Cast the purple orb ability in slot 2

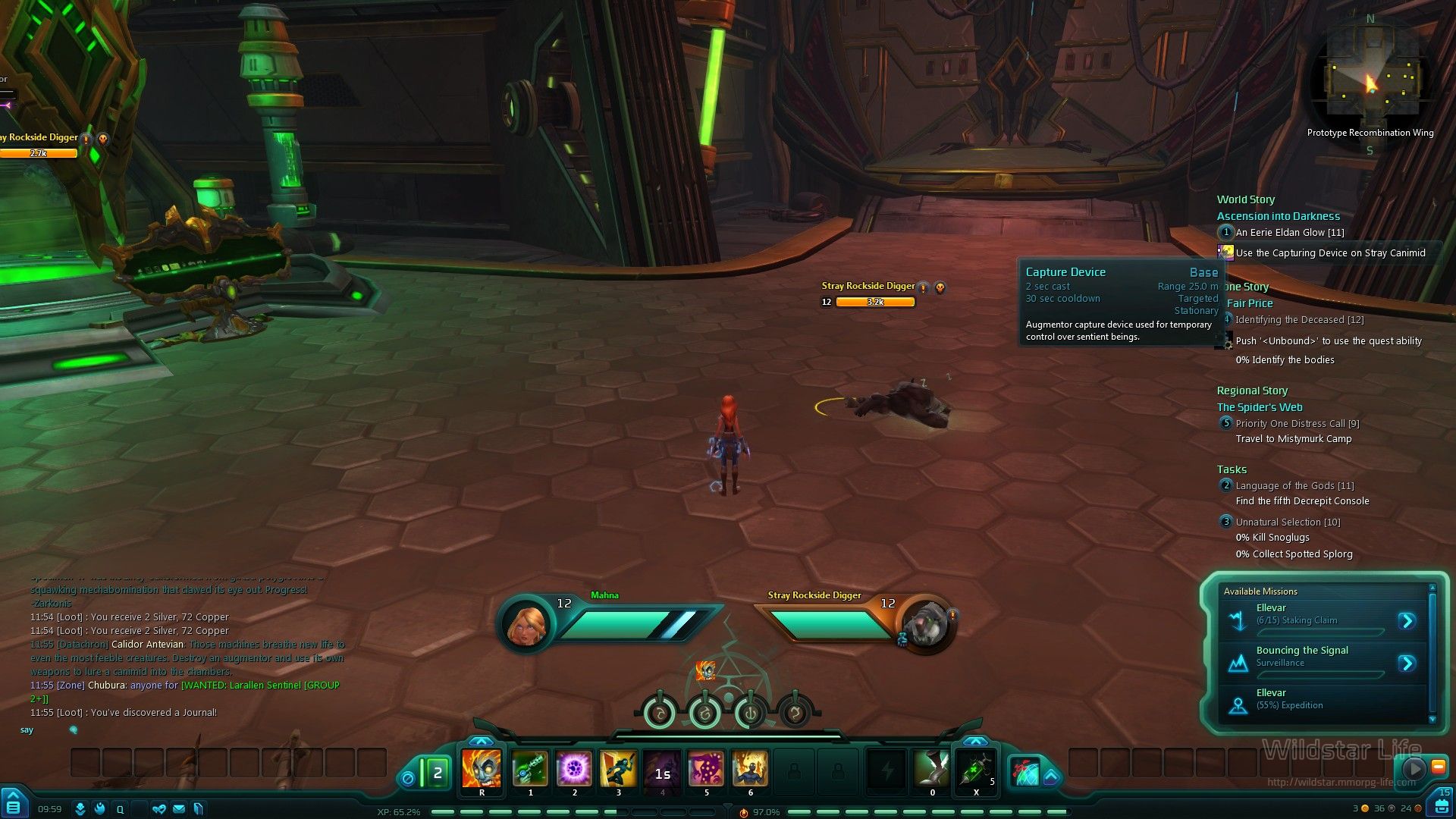click(x=574, y=769)
